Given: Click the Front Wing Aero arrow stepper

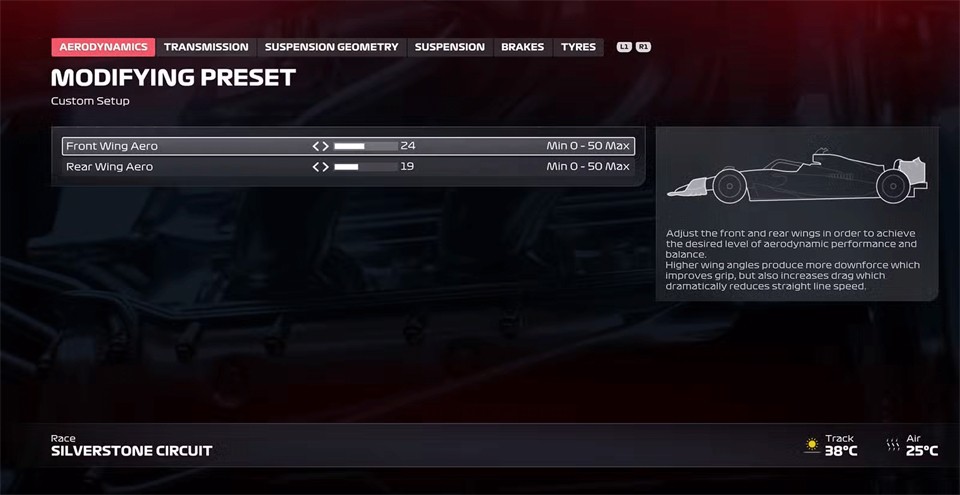Looking at the screenshot, I should tap(320, 146).
